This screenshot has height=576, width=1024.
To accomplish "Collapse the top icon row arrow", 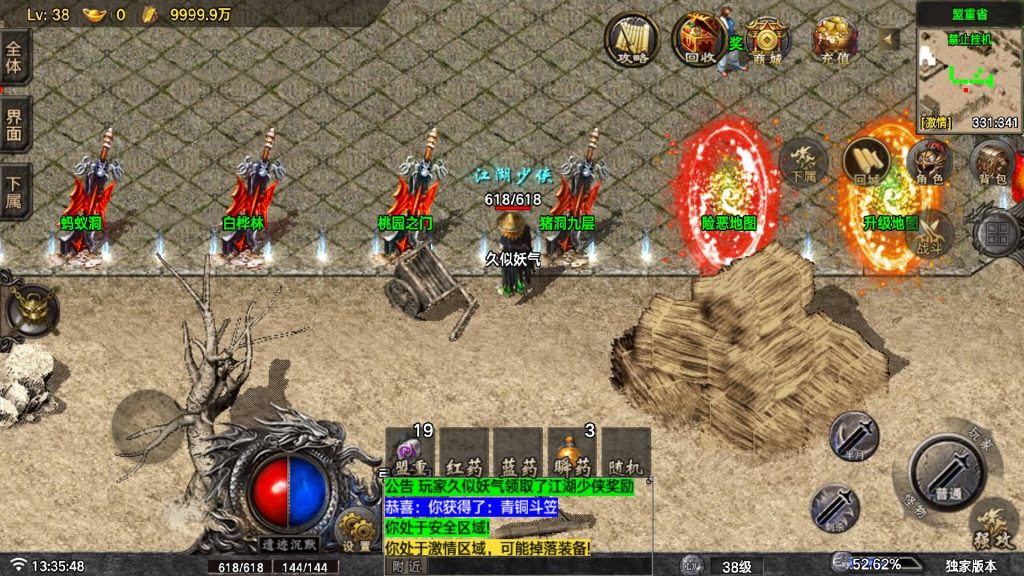I will point(888,39).
